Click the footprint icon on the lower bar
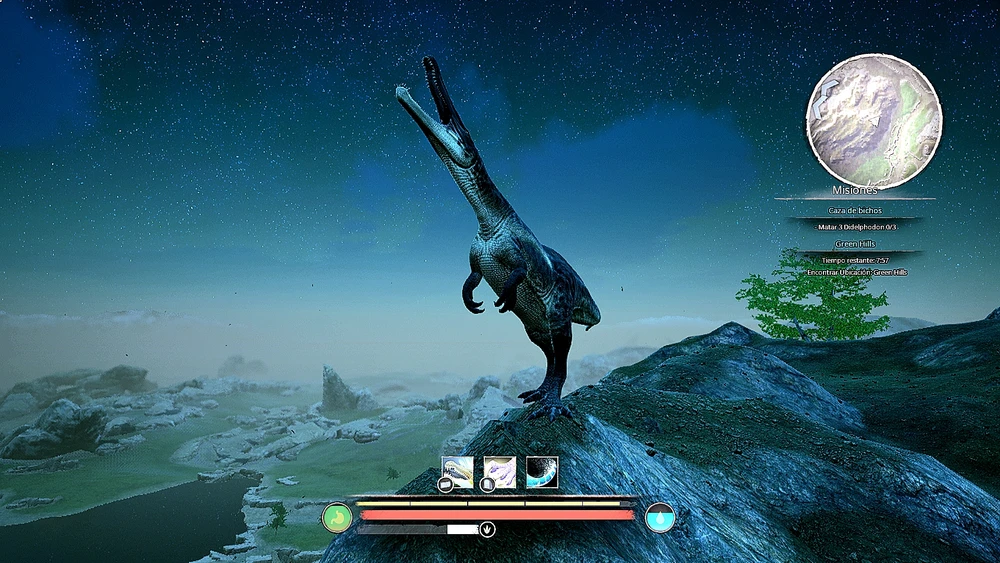This screenshot has width=1000, height=563. [x=487, y=530]
